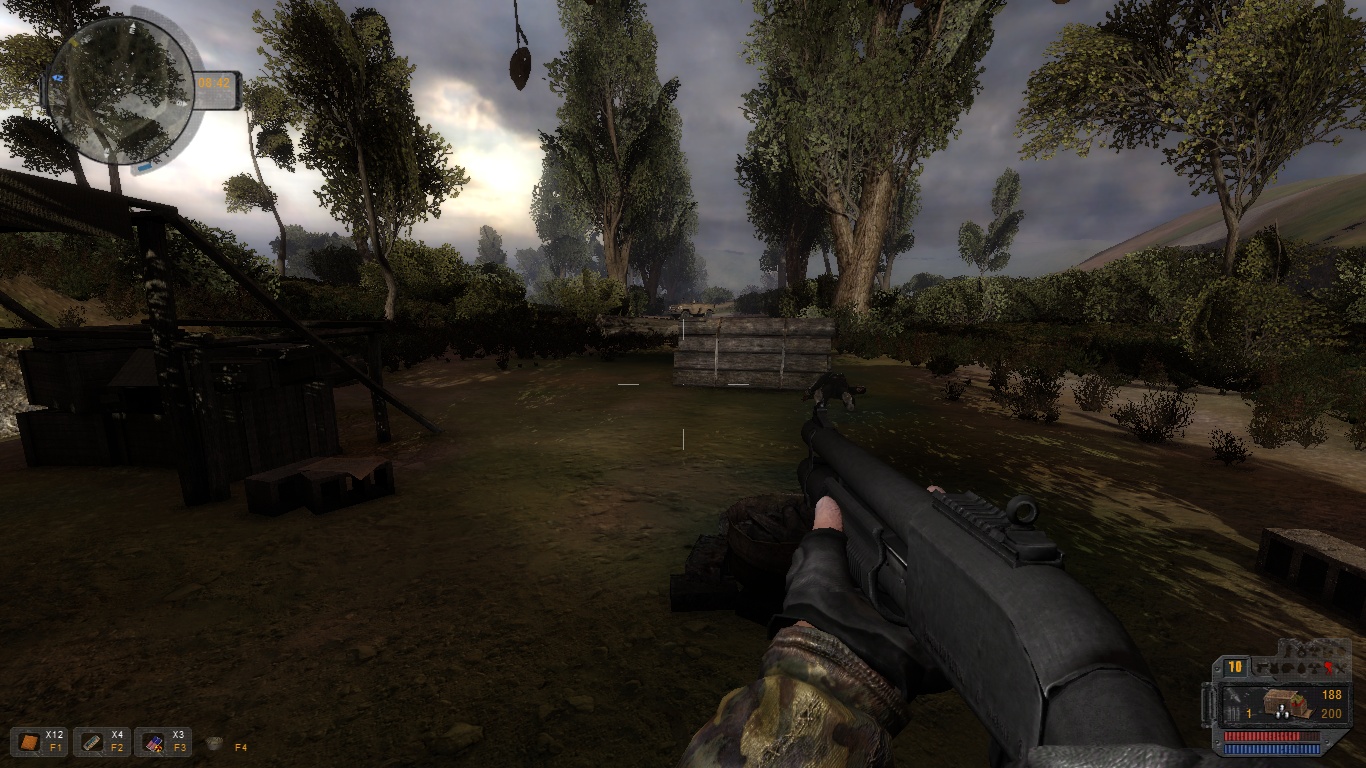Select the F4 quick slot
Screen dimensions: 1366x768
214,743
